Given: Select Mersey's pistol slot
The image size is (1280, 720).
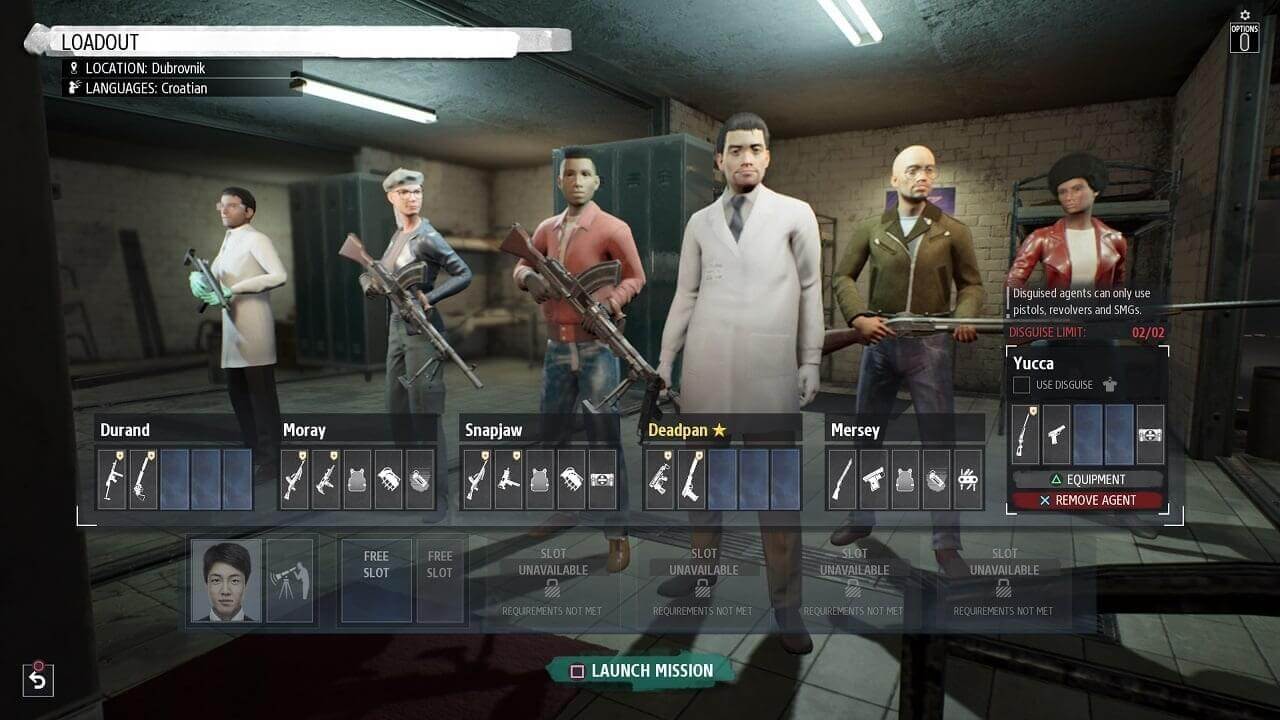Looking at the screenshot, I should [874, 479].
